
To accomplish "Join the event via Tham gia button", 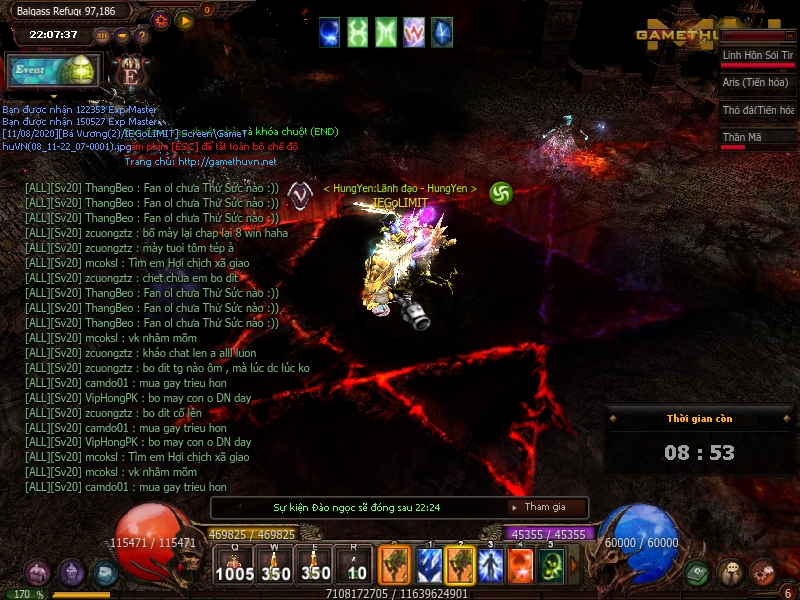I will [x=545, y=507].
